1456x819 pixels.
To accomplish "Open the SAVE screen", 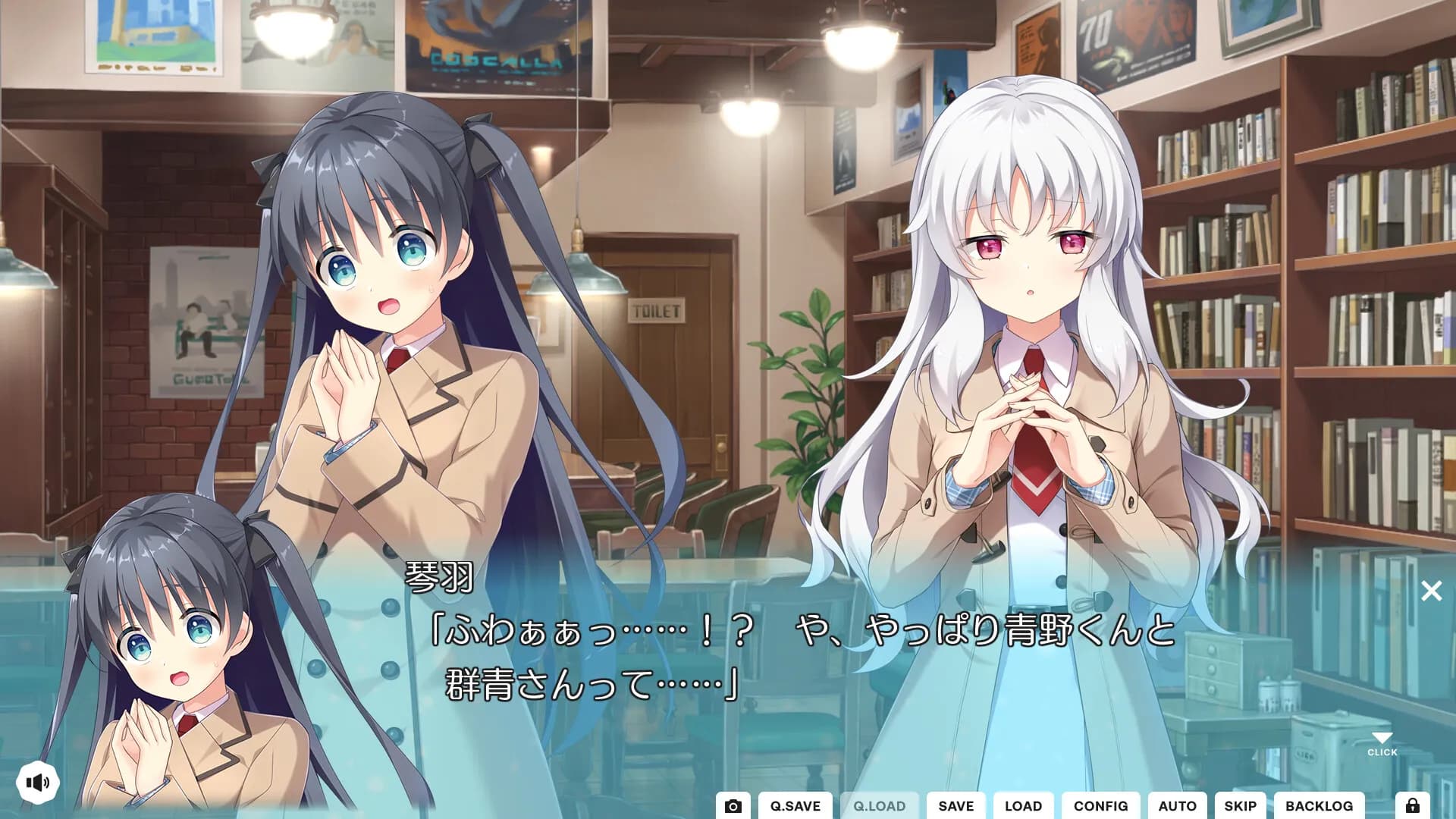I will 956,806.
